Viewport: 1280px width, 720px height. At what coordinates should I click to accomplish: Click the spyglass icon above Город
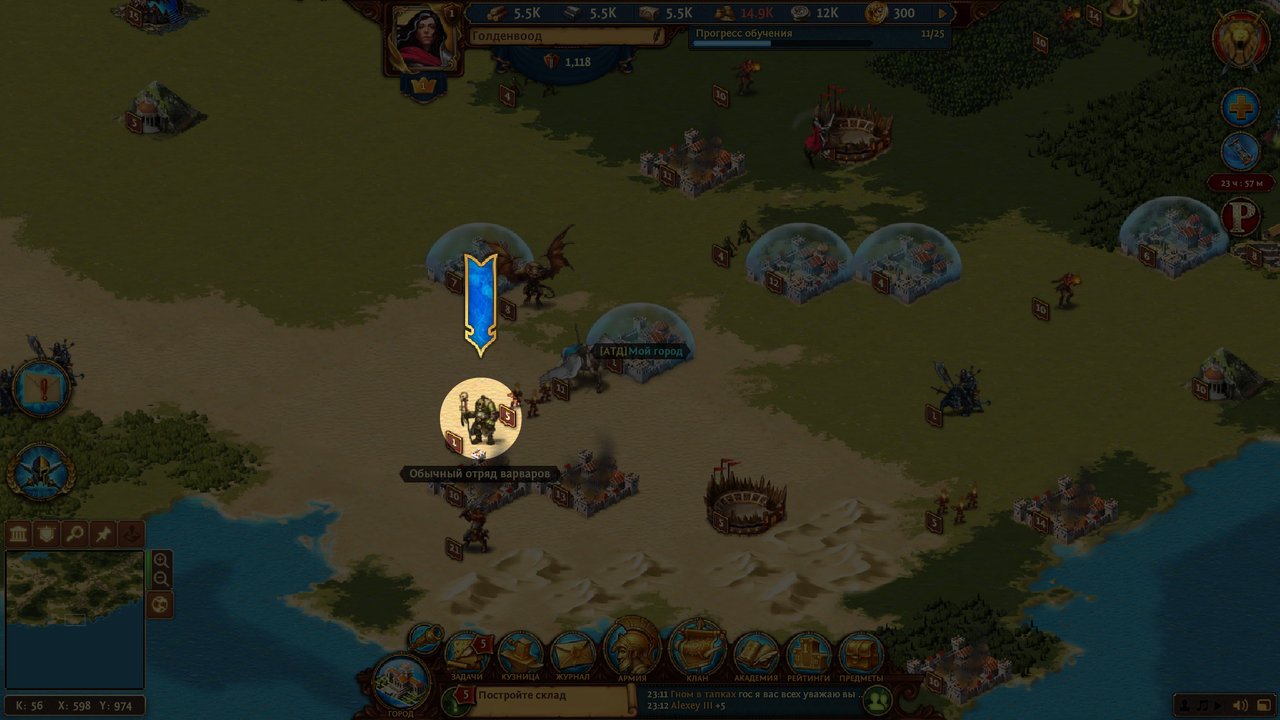(426, 637)
